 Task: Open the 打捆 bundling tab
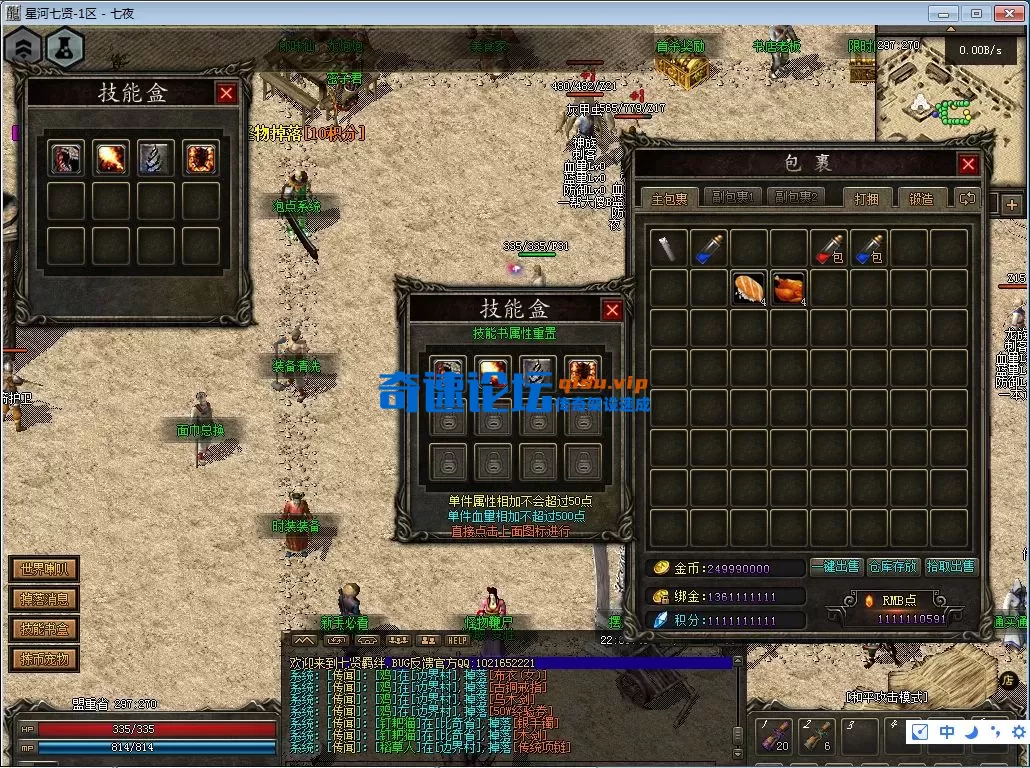(866, 198)
